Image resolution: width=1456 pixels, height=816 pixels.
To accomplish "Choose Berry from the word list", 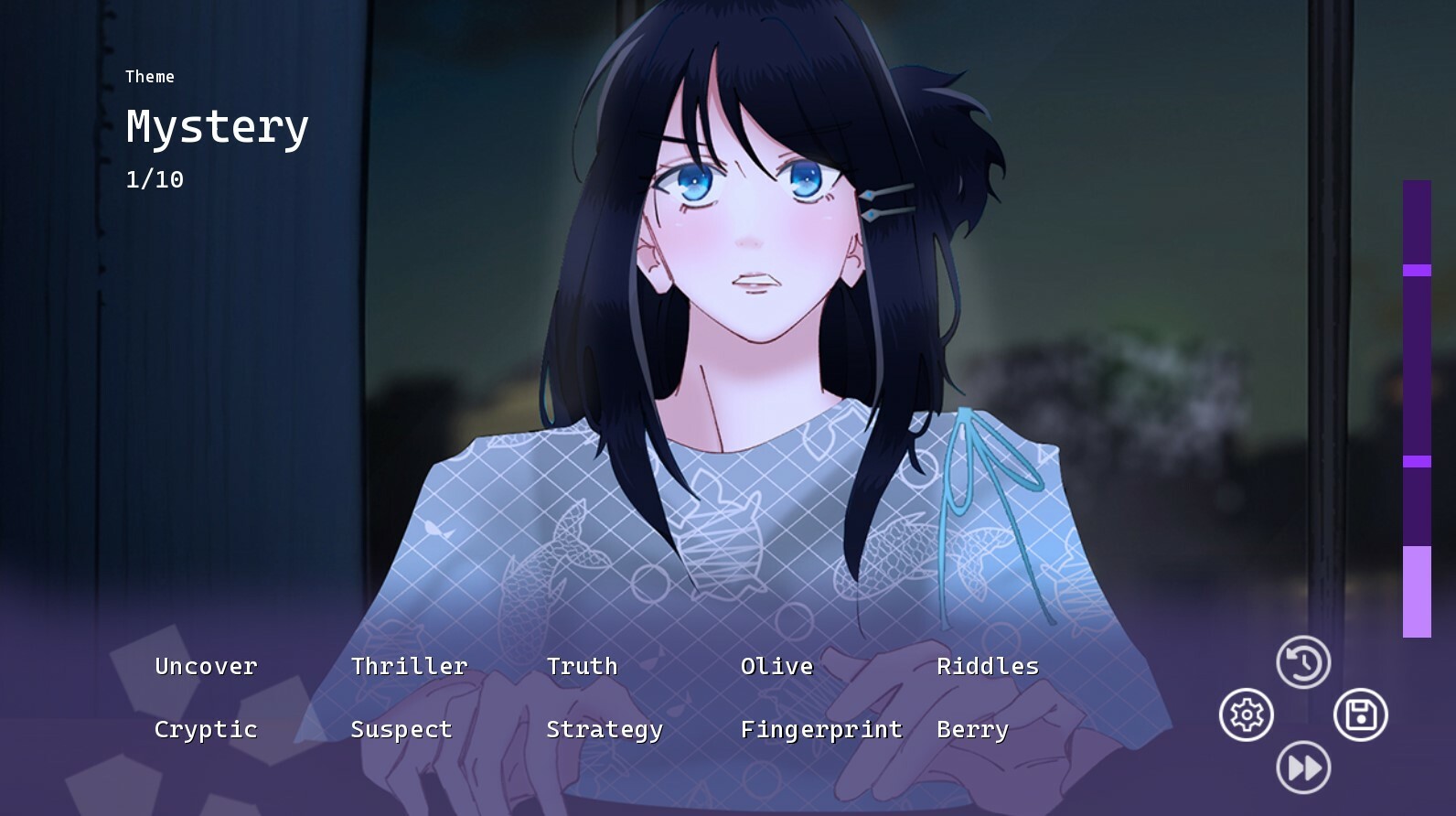I will [973, 729].
